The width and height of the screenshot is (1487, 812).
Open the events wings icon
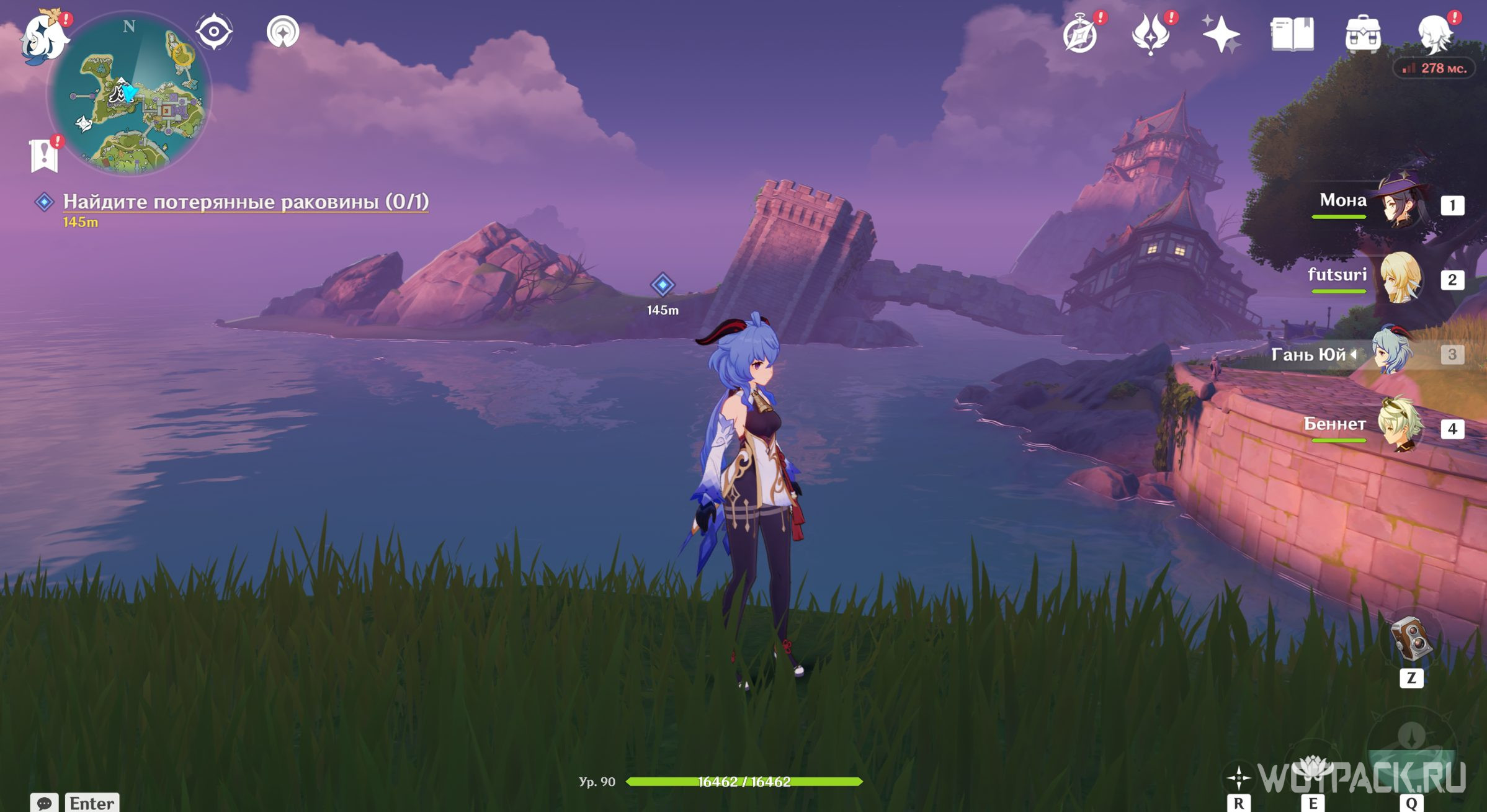pos(1151,34)
